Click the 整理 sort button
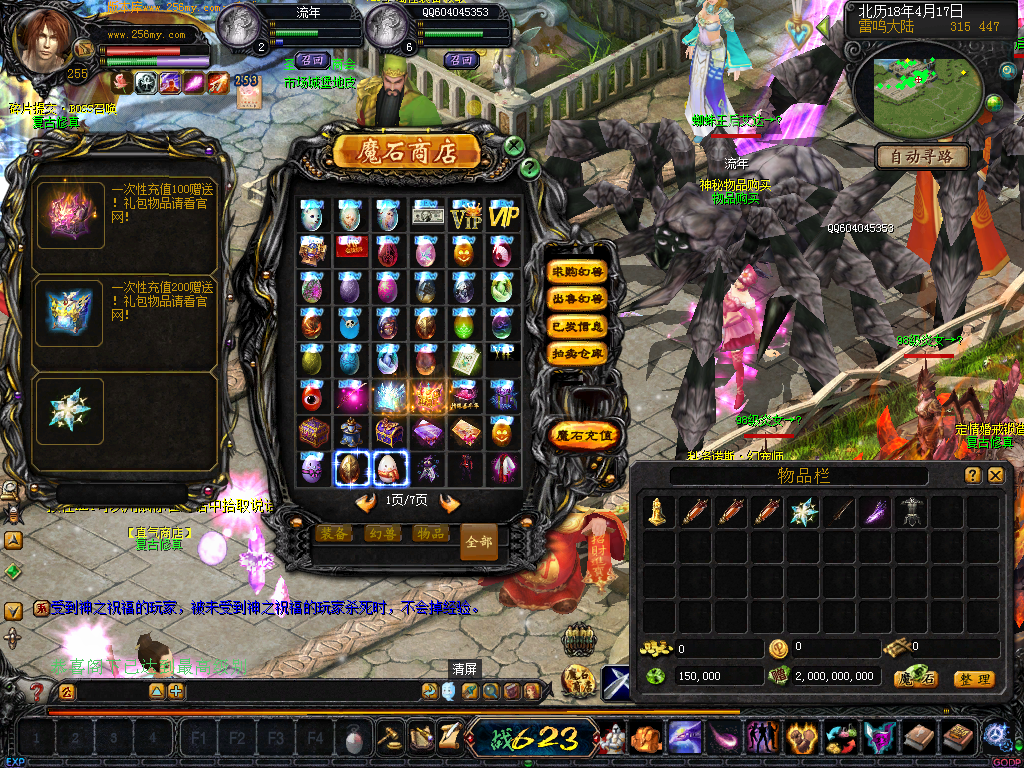This screenshot has height=768, width=1024. click(x=973, y=679)
